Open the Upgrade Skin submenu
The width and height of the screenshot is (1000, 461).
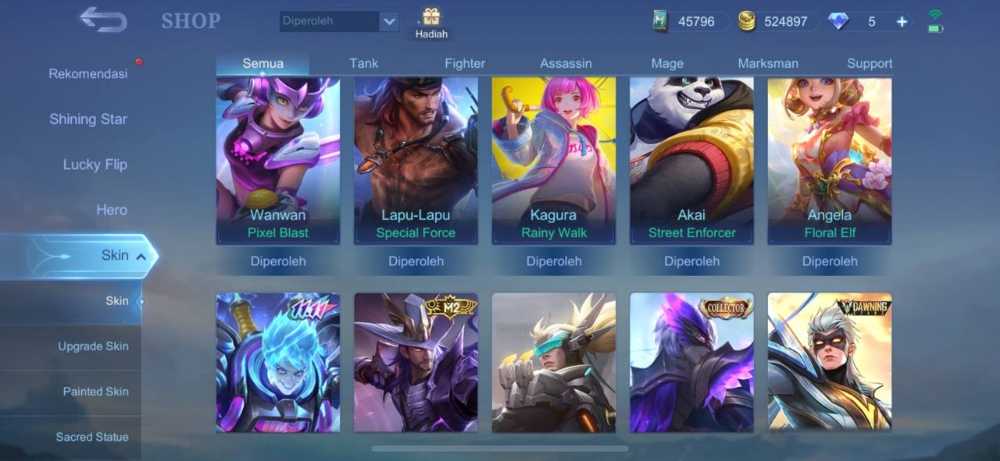[93, 346]
